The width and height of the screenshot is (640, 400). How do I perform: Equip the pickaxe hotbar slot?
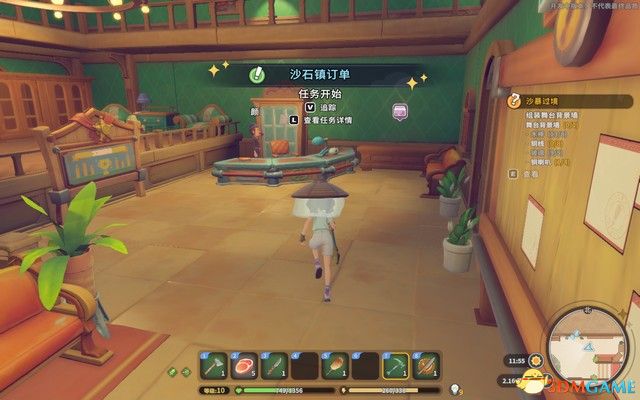397,366
